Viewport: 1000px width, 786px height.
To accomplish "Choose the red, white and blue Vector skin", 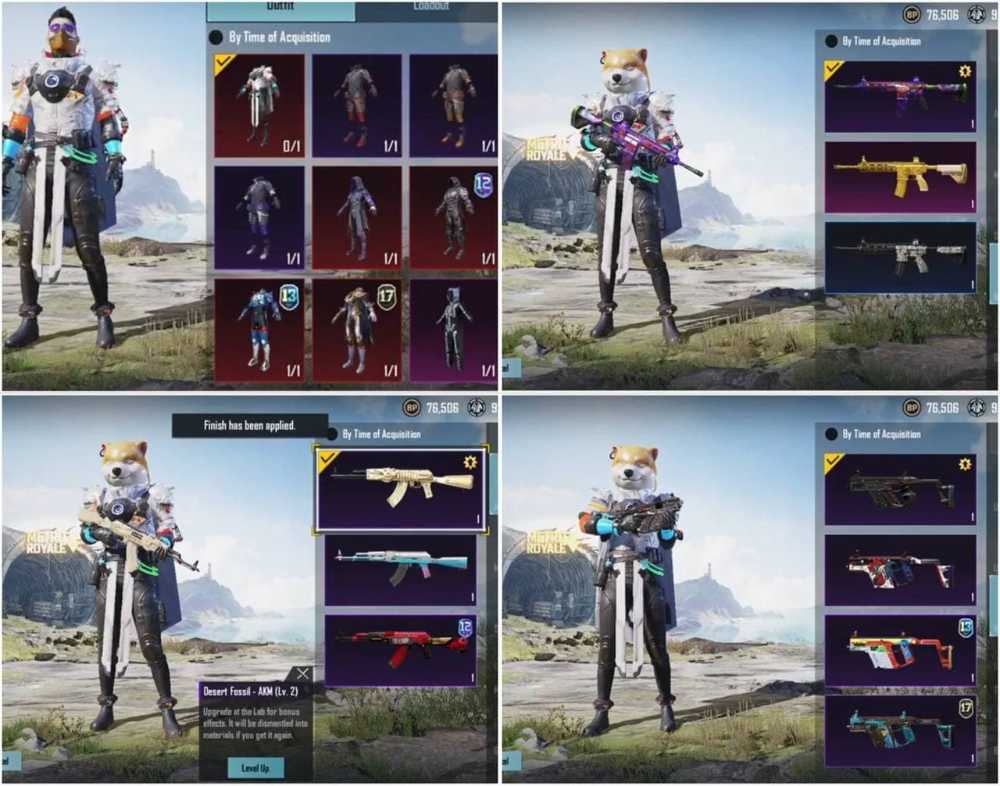I will 900,570.
